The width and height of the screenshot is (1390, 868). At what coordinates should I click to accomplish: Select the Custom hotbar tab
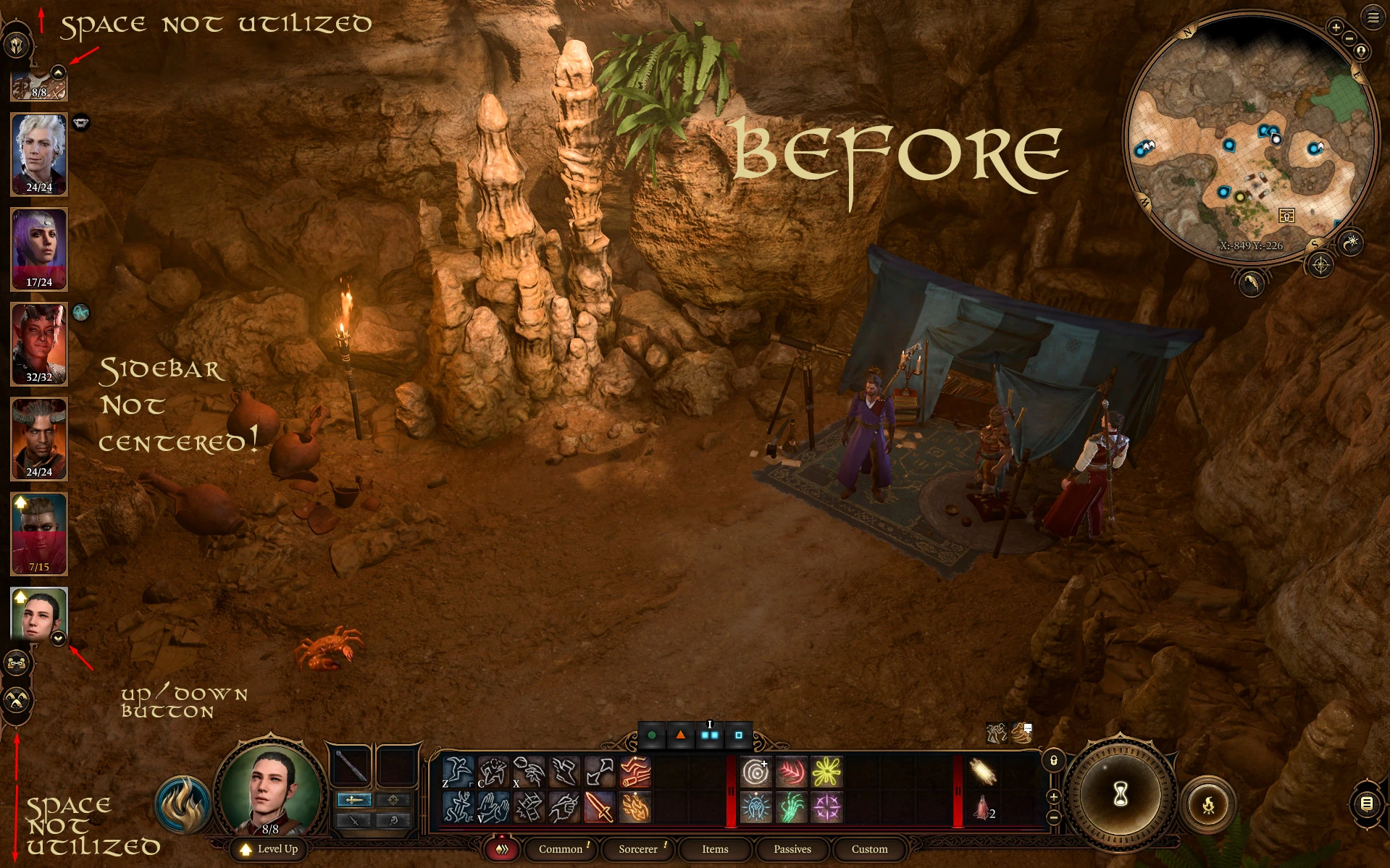869,849
